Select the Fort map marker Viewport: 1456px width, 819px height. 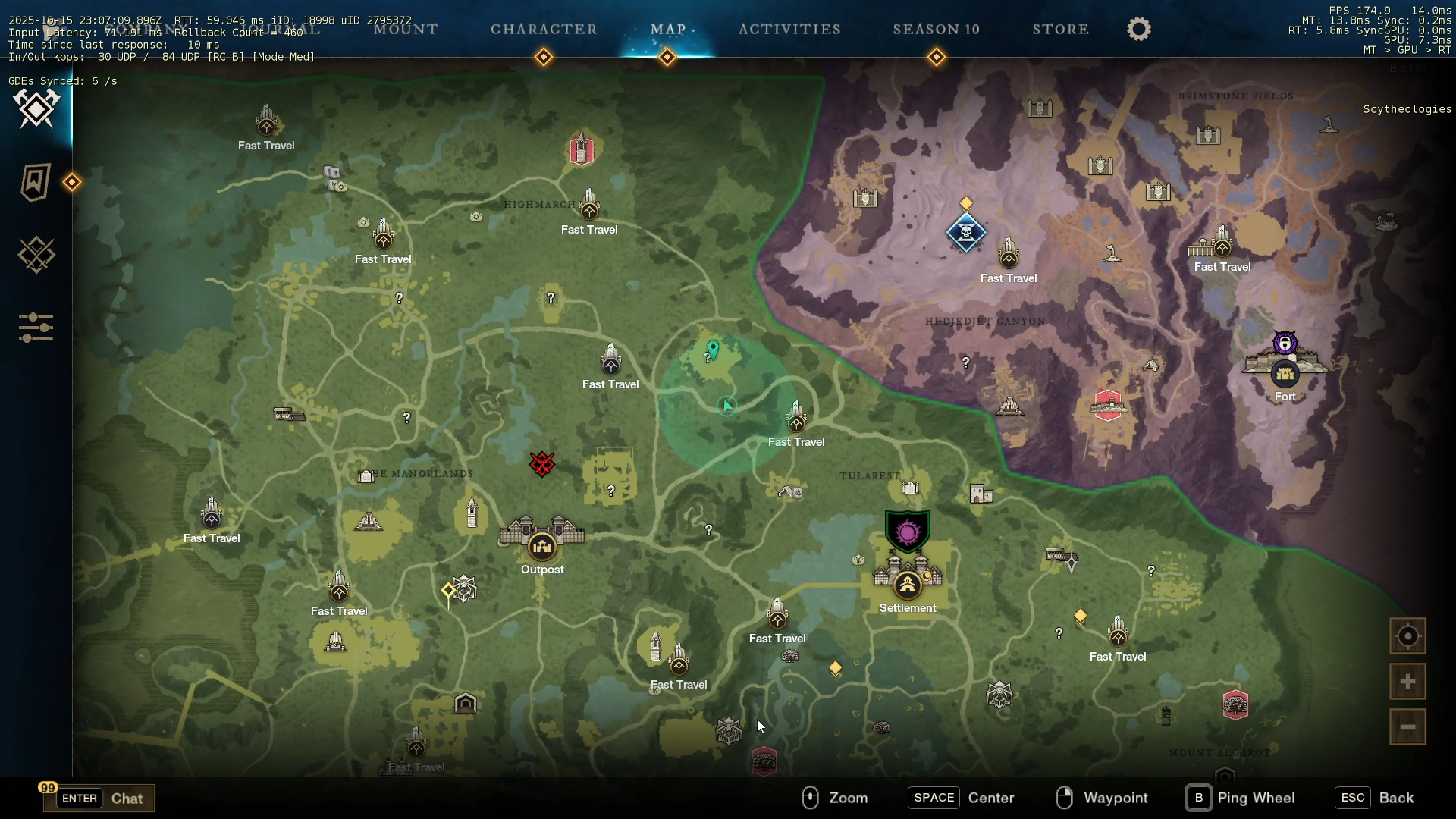[x=1285, y=374]
